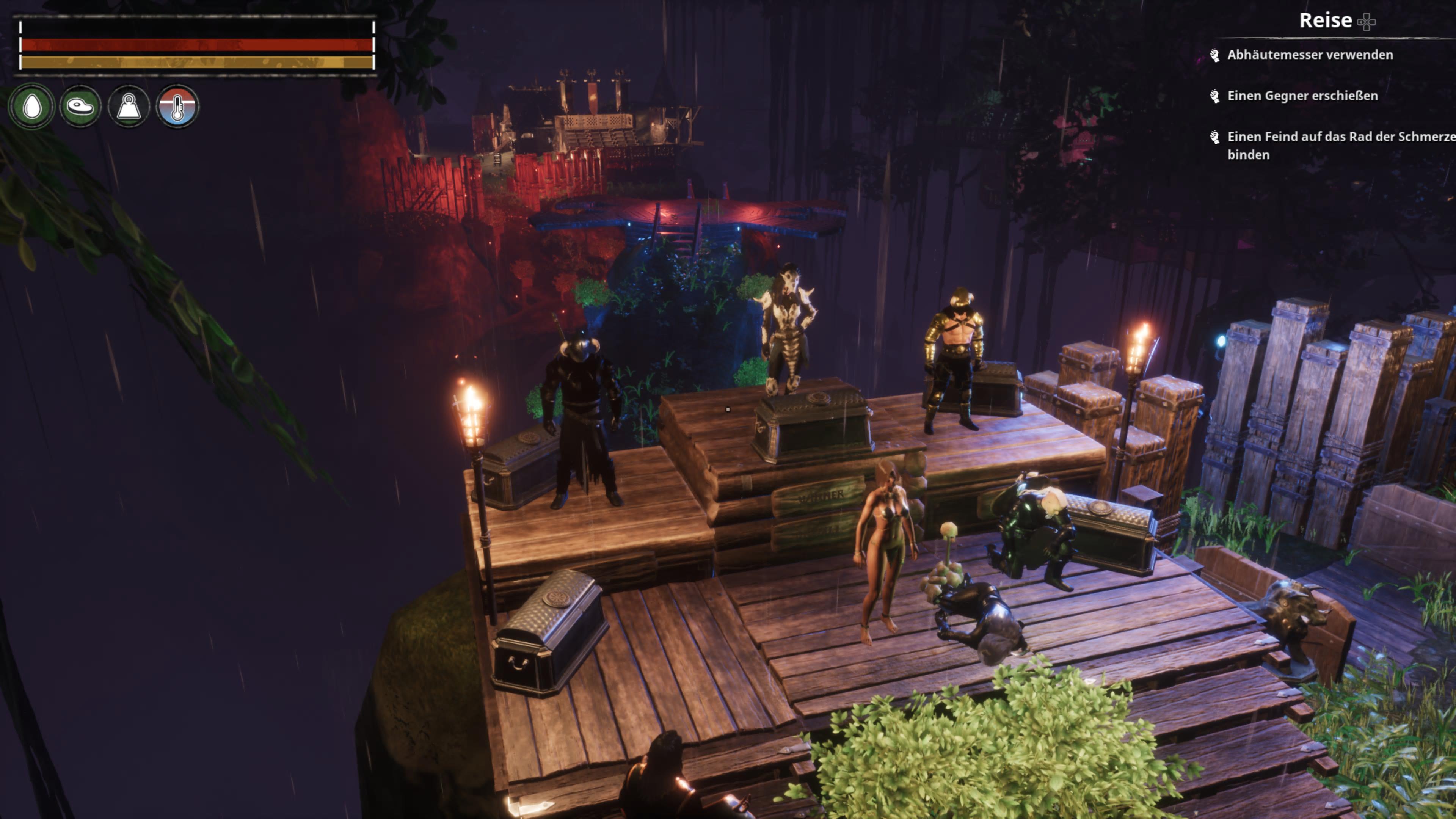The image size is (1456, 819).
Task: Choose the Einen Gegner erschießen objective
Action: pyautogui.click(x=1302, y=96)
